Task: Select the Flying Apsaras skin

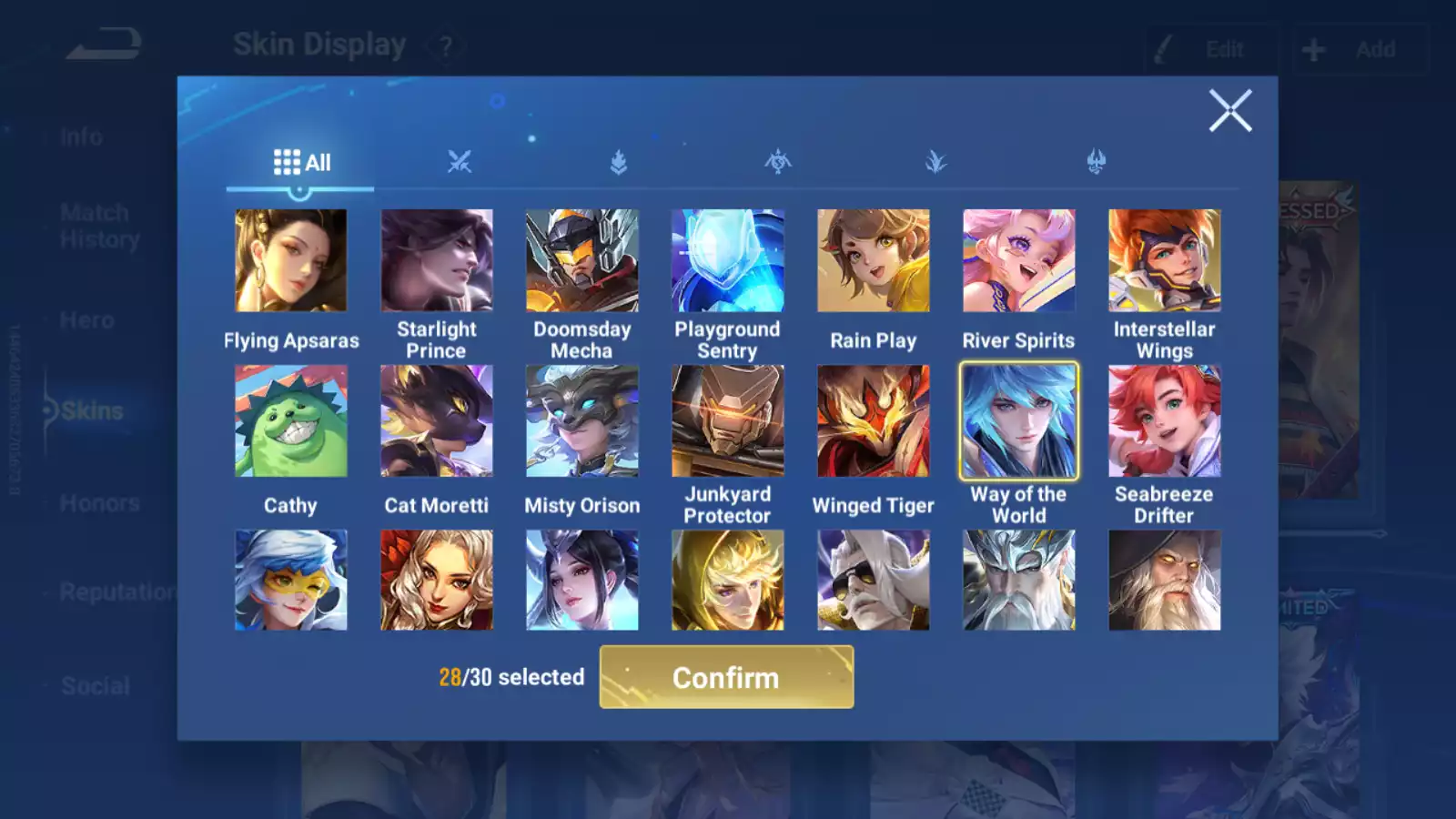Action: coord(290,261)
